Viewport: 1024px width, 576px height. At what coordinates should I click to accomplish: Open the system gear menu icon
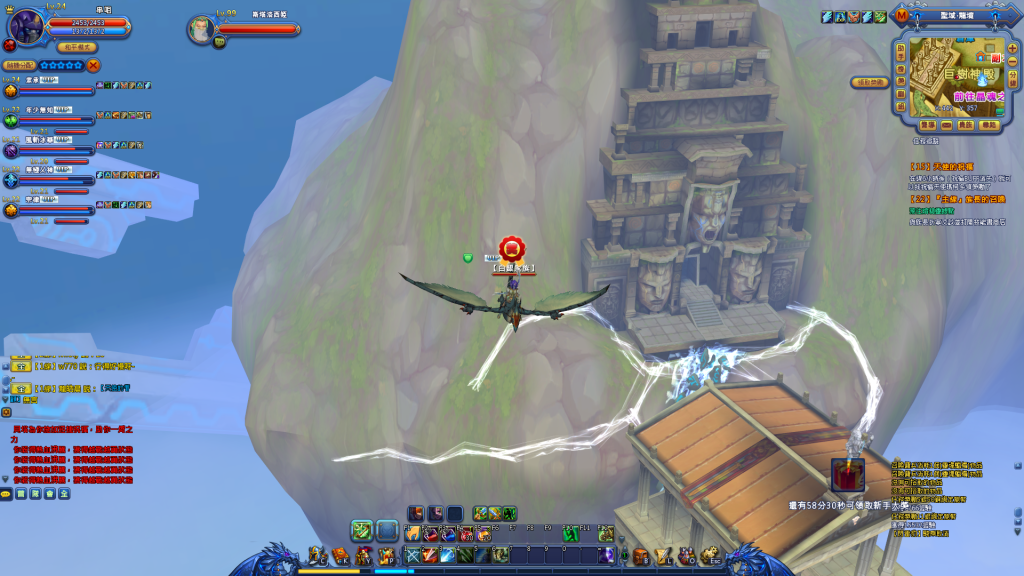pos(709,555)
